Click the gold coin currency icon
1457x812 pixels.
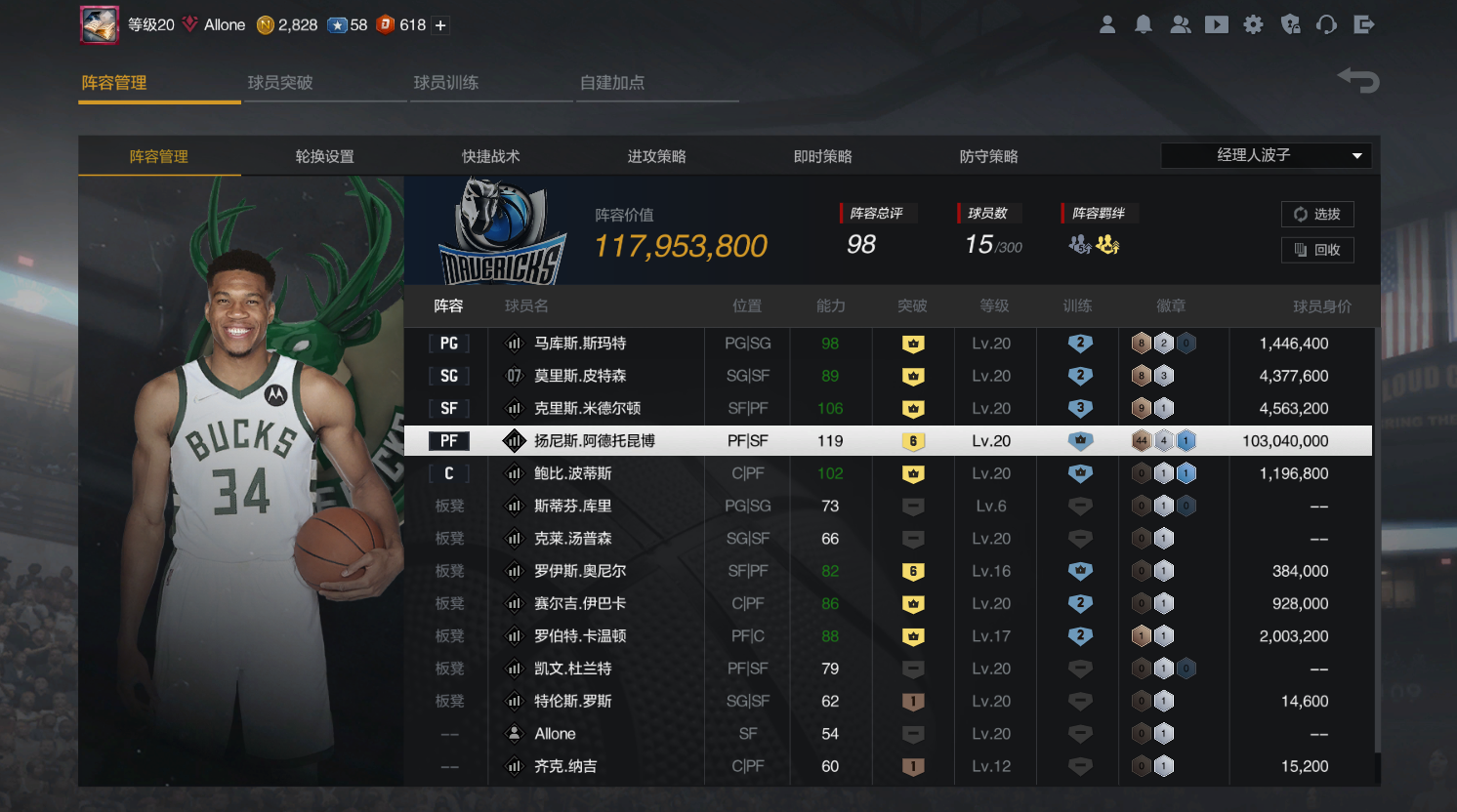point(261,24)
